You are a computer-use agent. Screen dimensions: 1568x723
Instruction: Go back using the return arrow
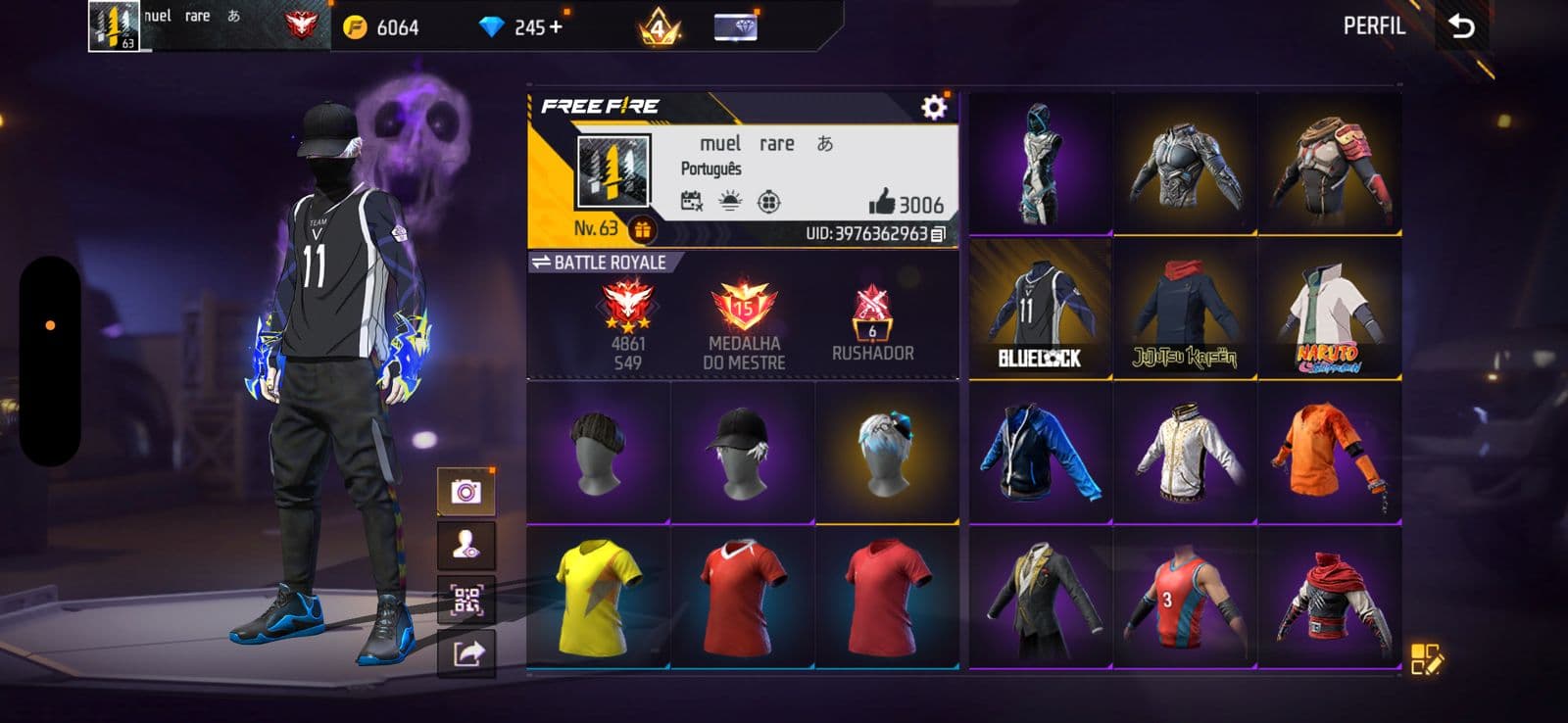tap(1461, 26)
